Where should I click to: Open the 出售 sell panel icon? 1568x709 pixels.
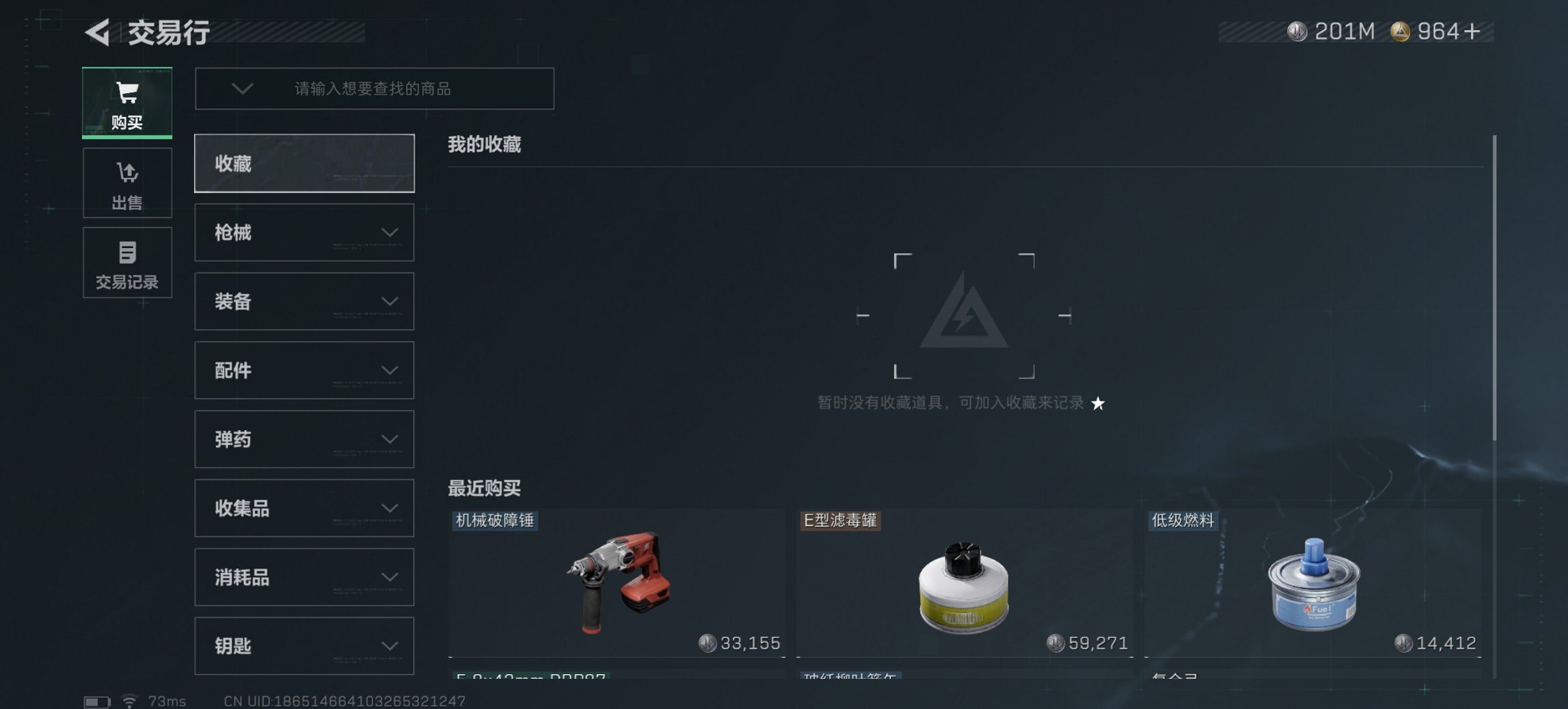[127, 182]
